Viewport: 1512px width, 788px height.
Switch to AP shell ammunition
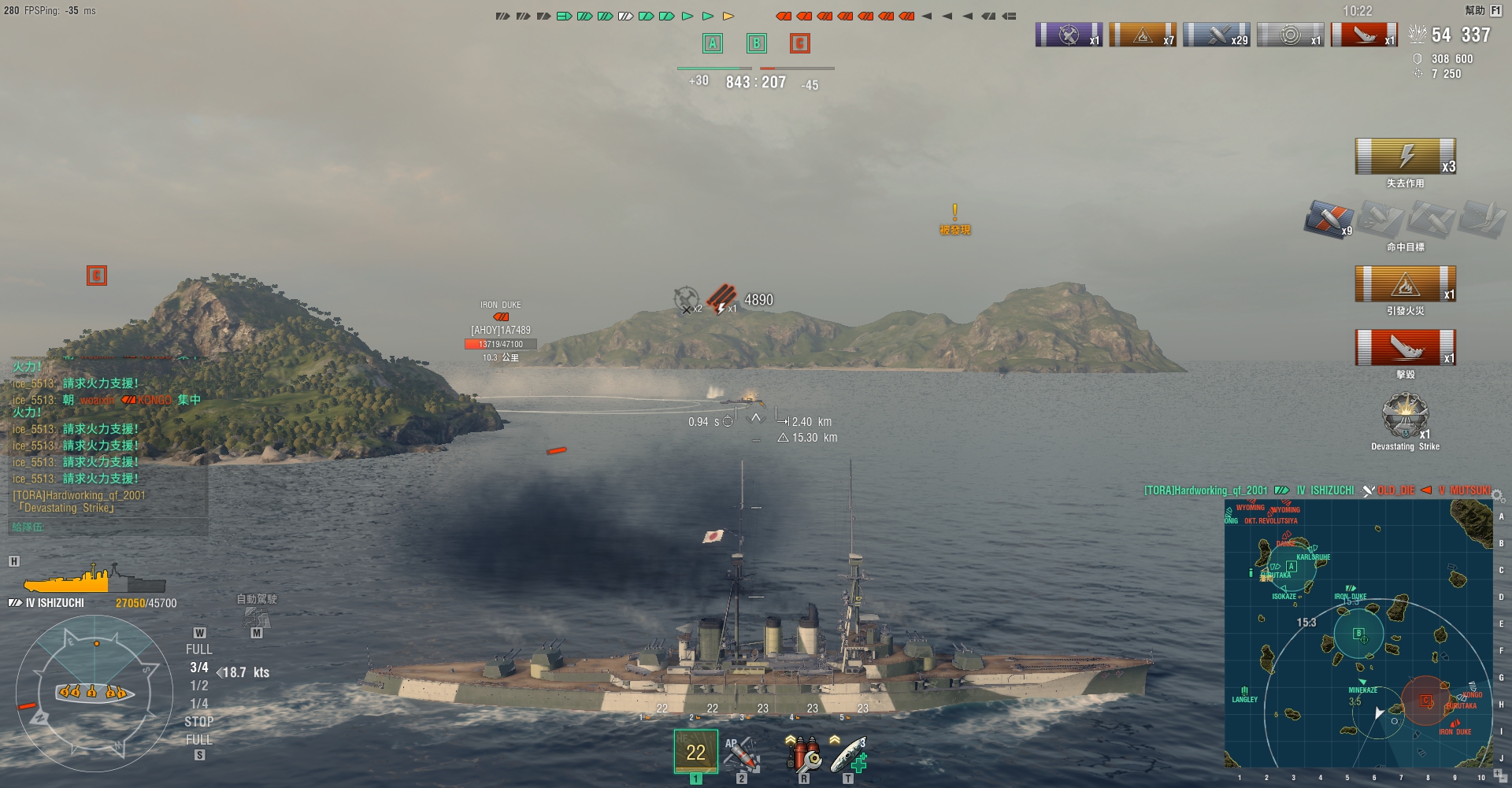[741, 753]
